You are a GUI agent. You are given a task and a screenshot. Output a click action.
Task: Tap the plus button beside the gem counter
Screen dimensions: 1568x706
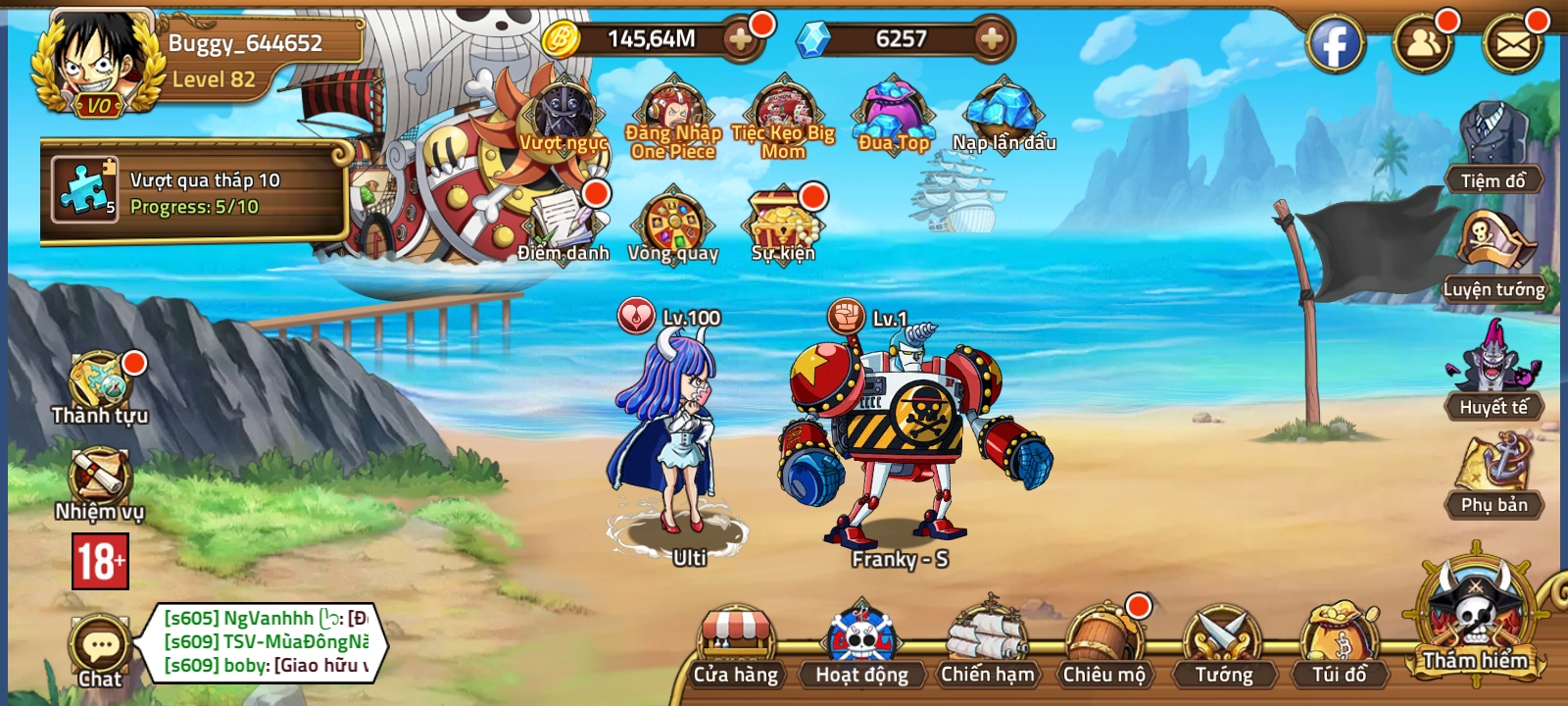pos(989,39)
